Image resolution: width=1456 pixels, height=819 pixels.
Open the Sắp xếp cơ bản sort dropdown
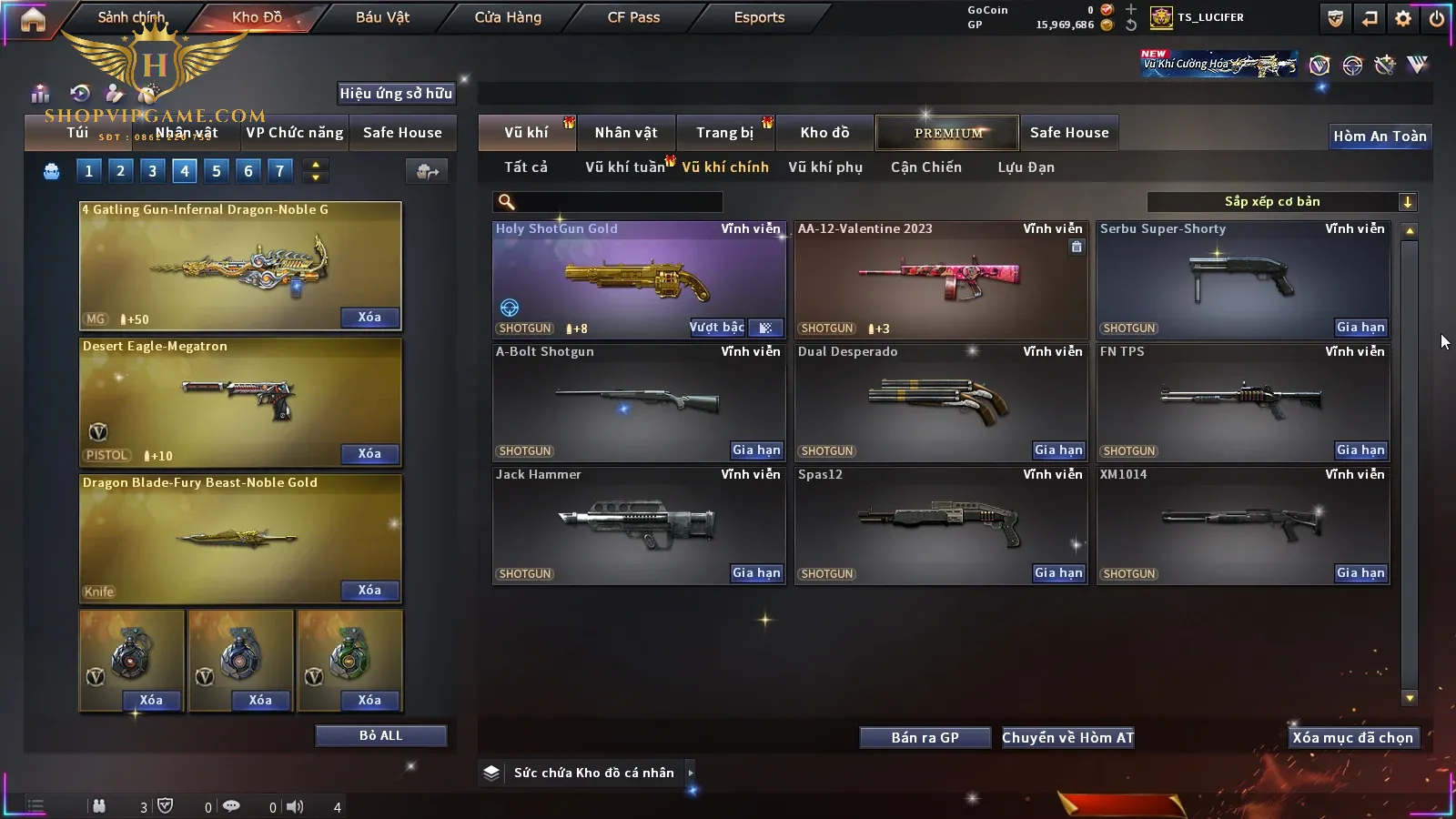pos(1281,202)
